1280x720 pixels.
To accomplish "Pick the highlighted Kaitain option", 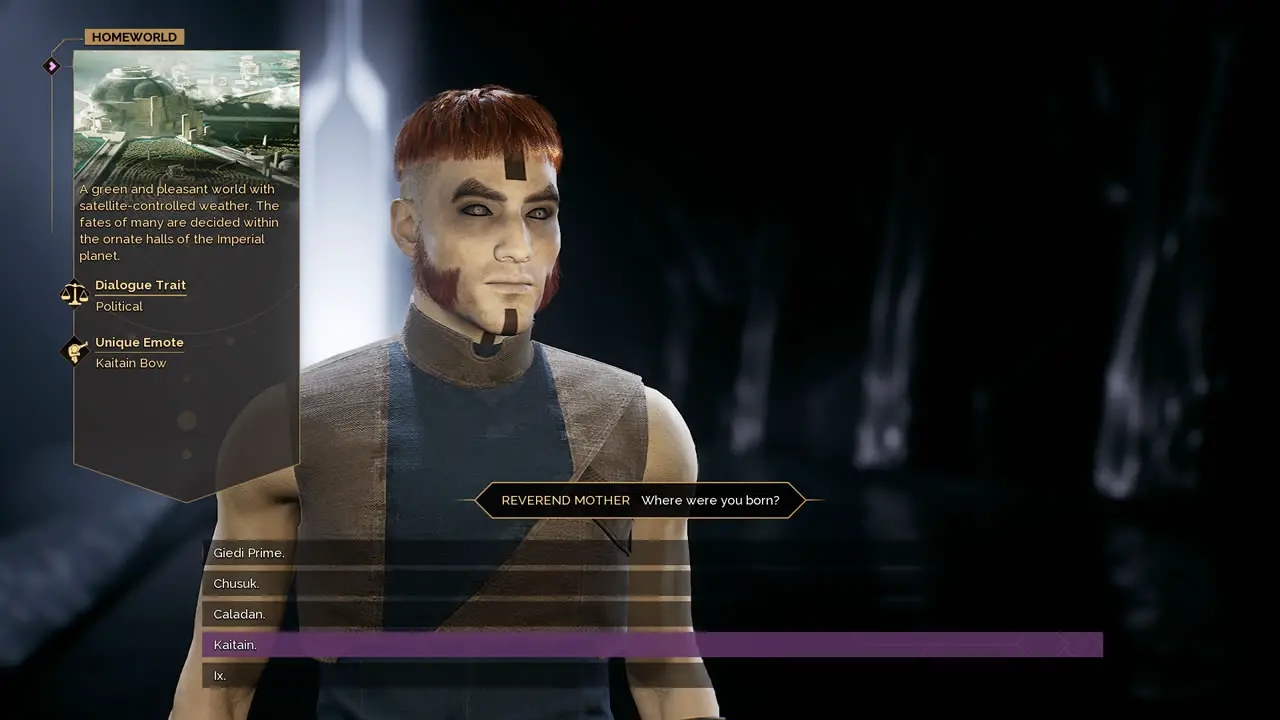I will 235,645.
